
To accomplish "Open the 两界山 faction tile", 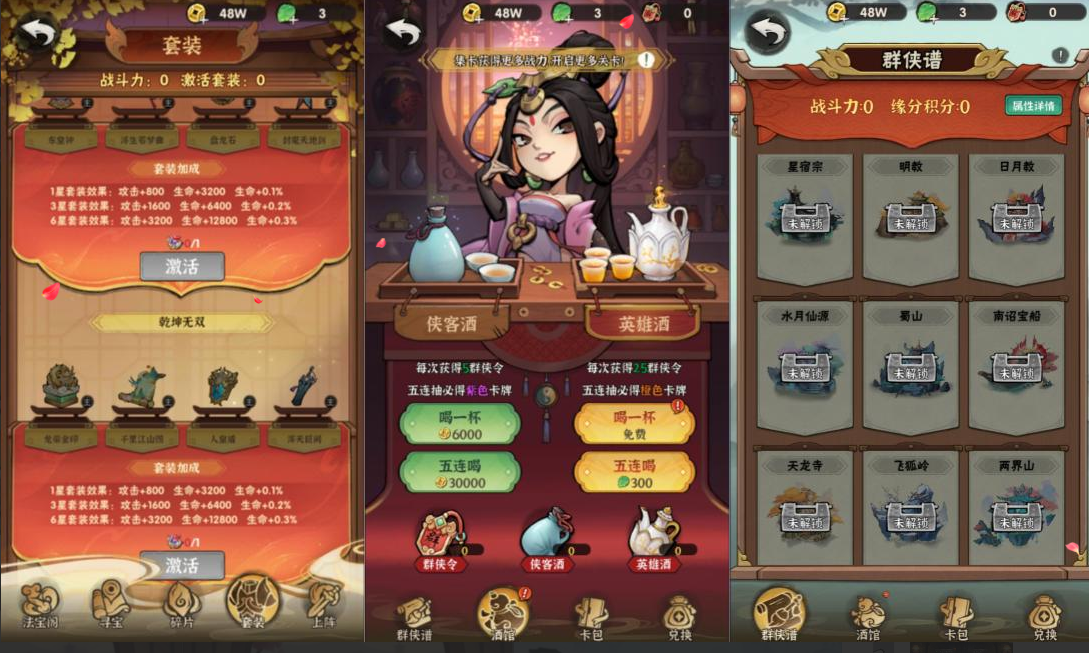I will point(1016,510).
